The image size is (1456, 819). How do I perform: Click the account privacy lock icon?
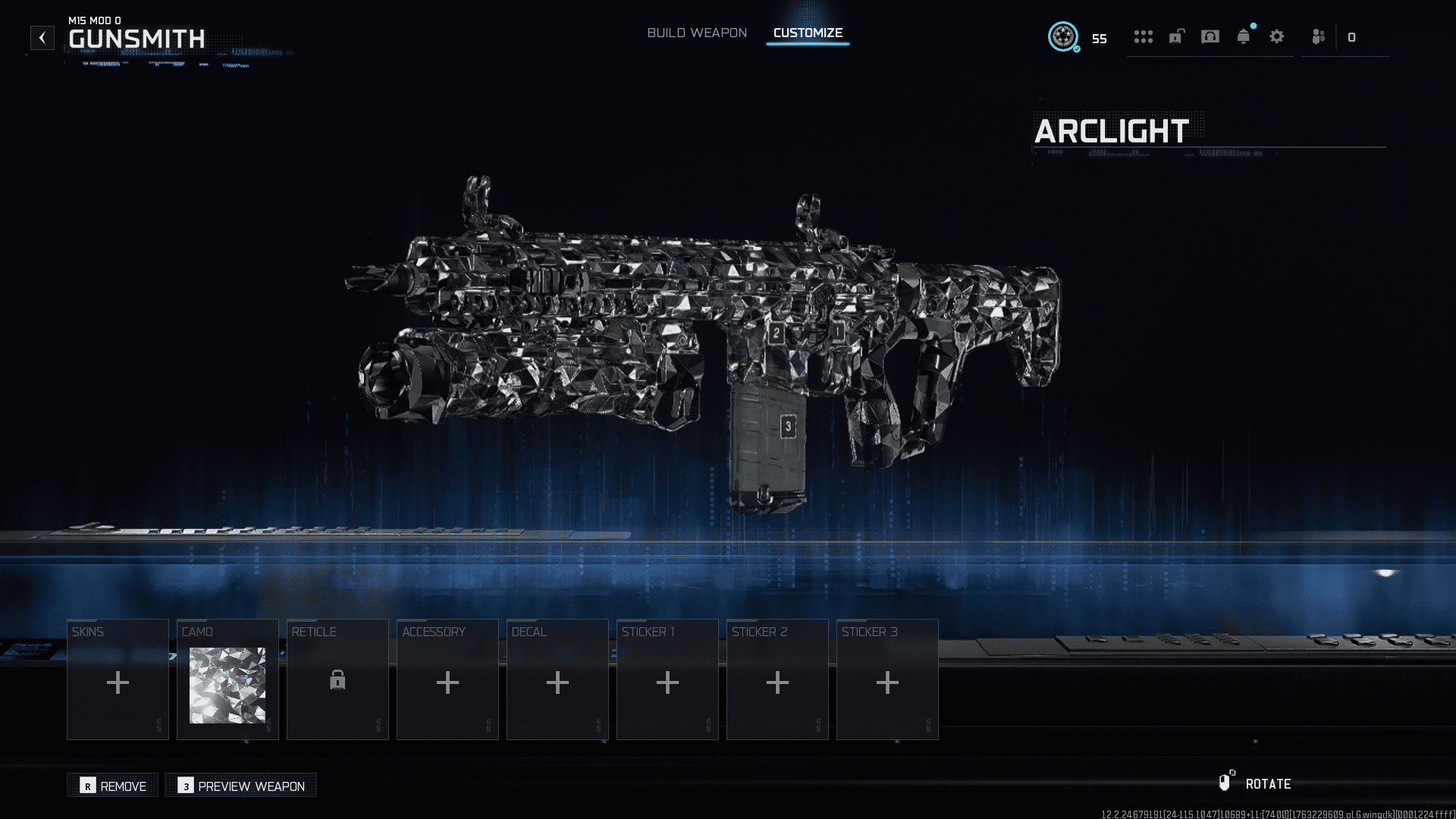[x=1177, y=37]
